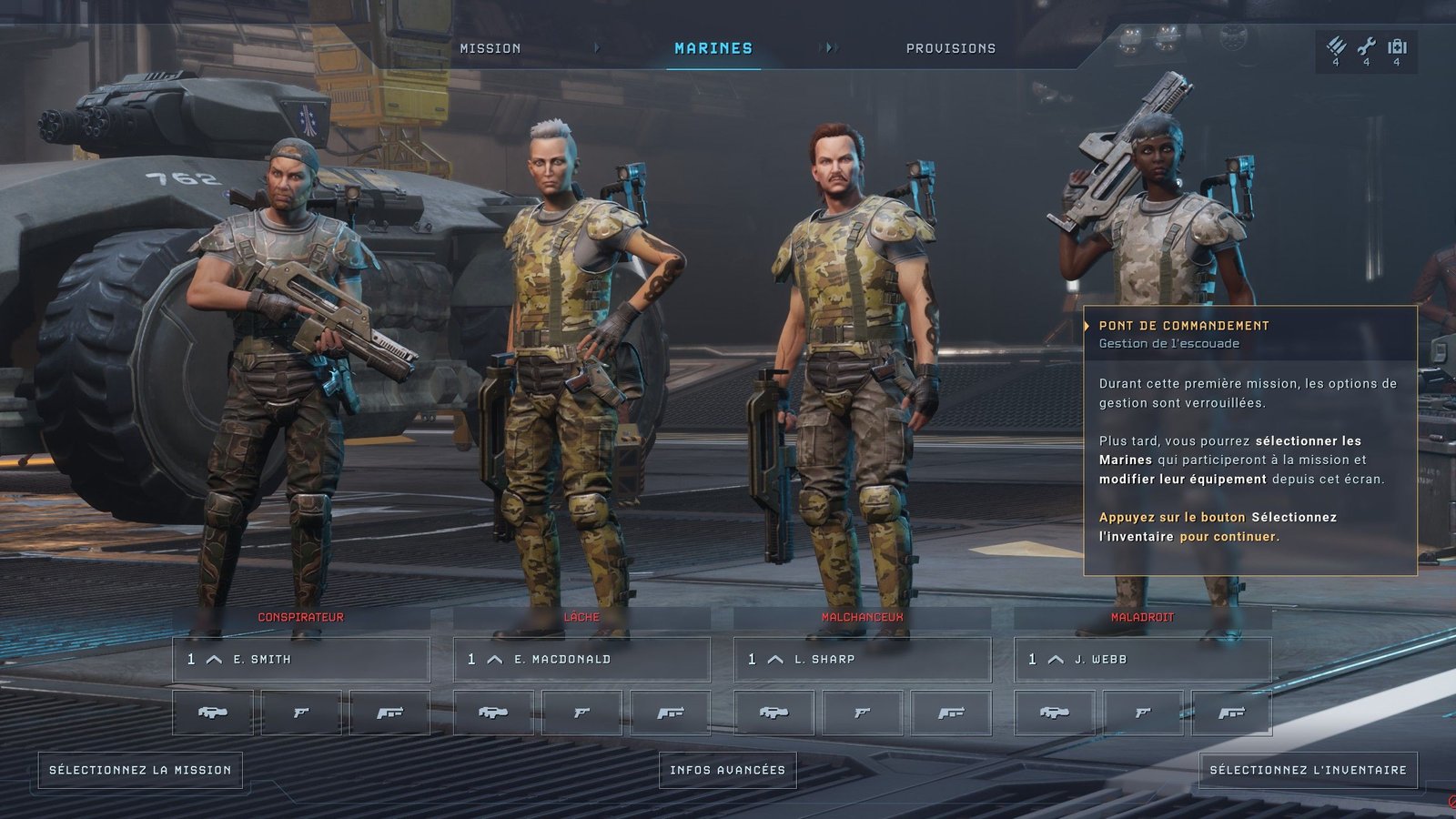Open E. MacDonald's pistol slot
1456x819 pixels.
pyautogui.click(x=581, y=713)
